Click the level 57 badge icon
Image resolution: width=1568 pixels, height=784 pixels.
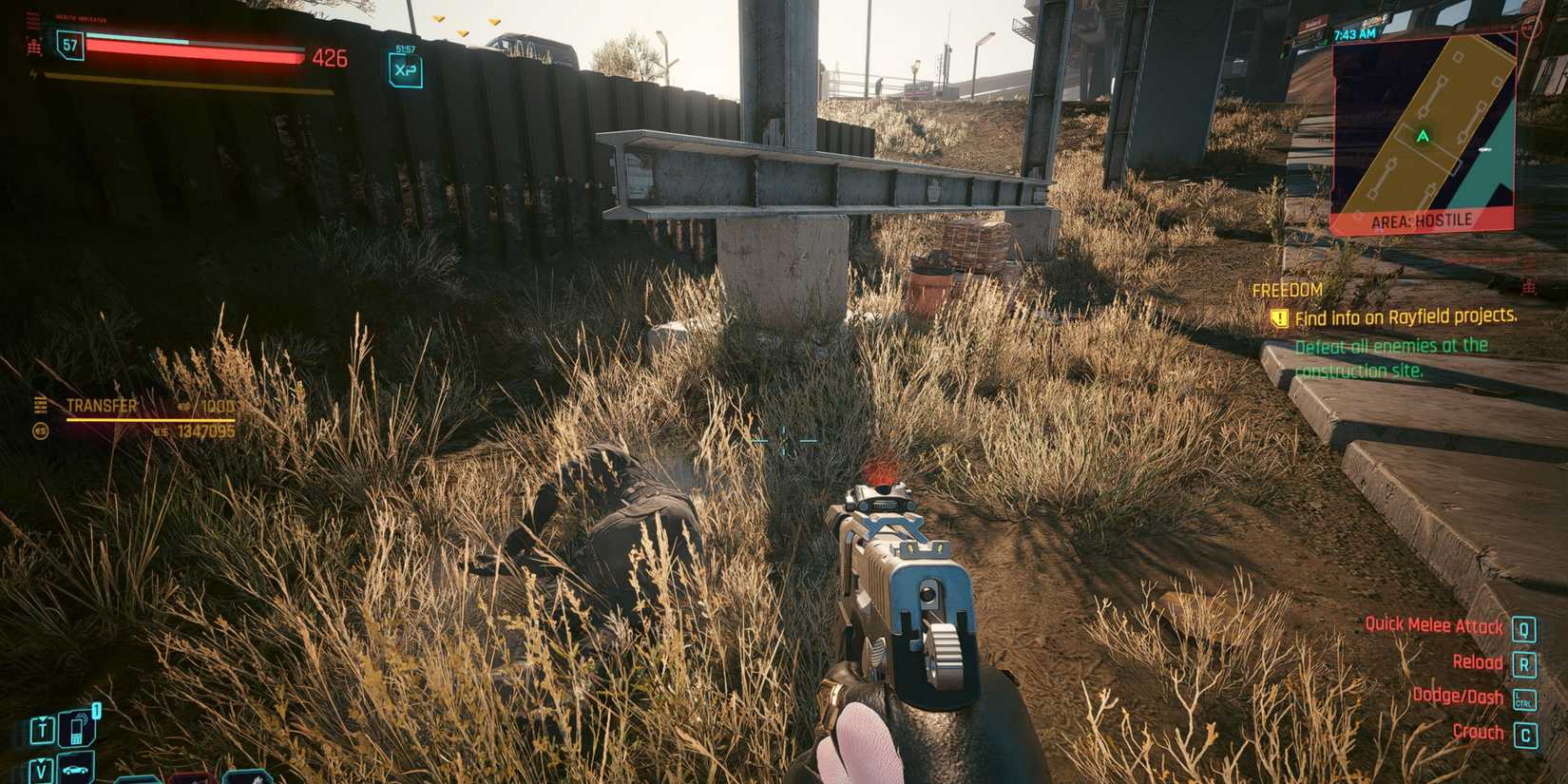pyautogui.click(x=69, y=46)
